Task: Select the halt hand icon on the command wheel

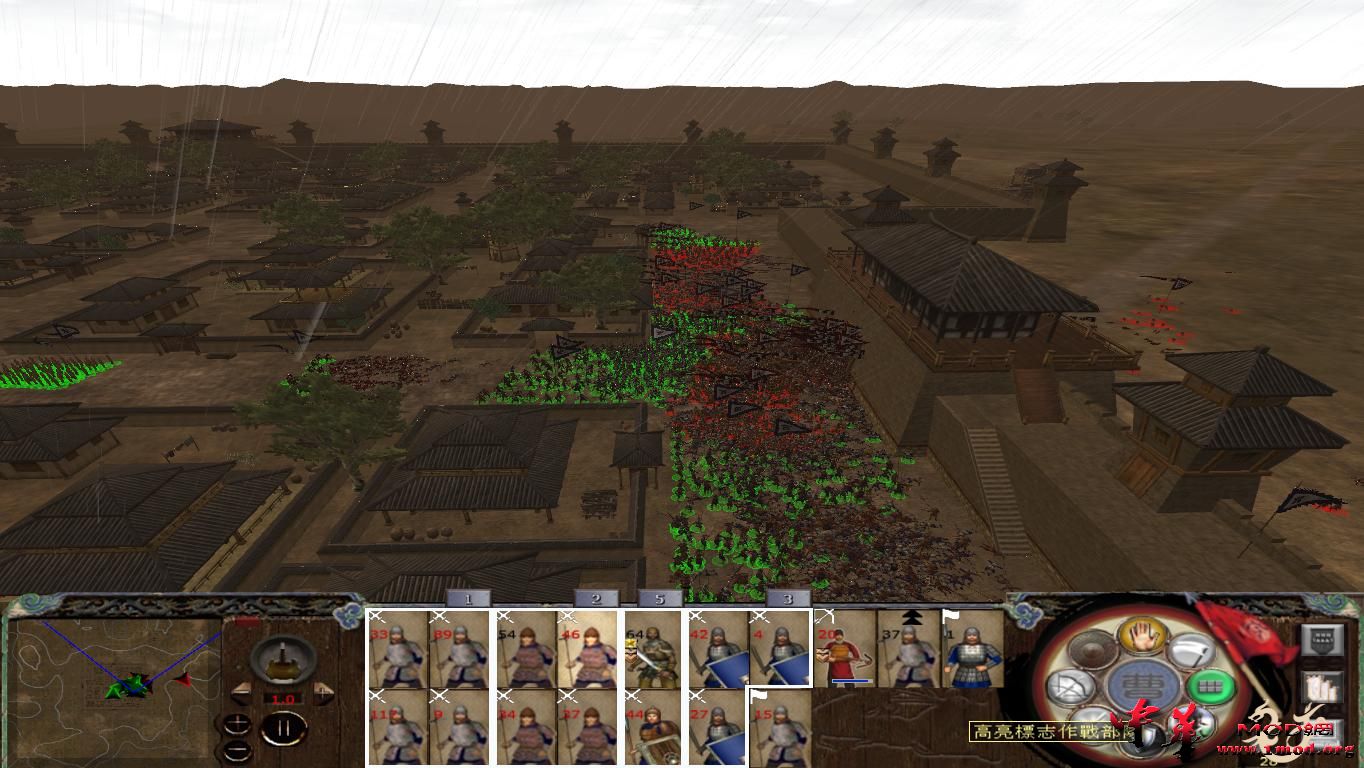Action: point(1141,638)
